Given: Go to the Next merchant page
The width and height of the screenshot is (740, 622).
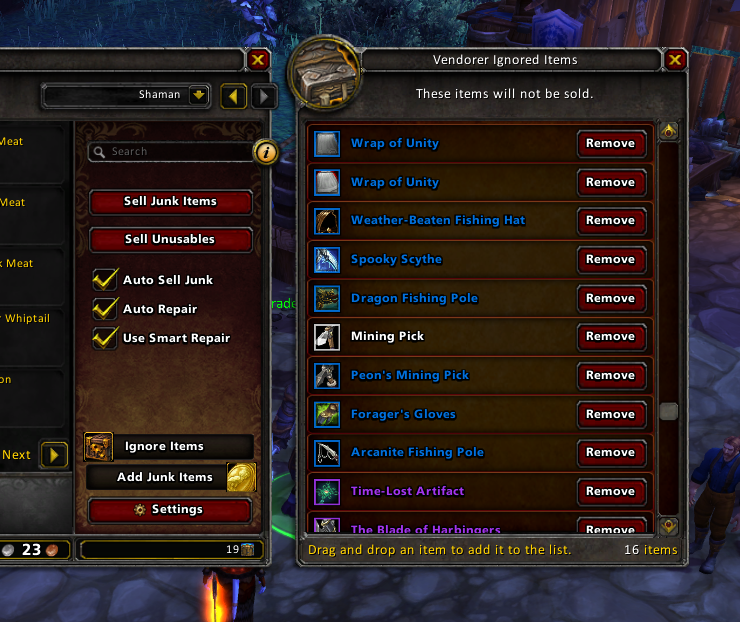Looking at the screenshot, I should point(54,455).
